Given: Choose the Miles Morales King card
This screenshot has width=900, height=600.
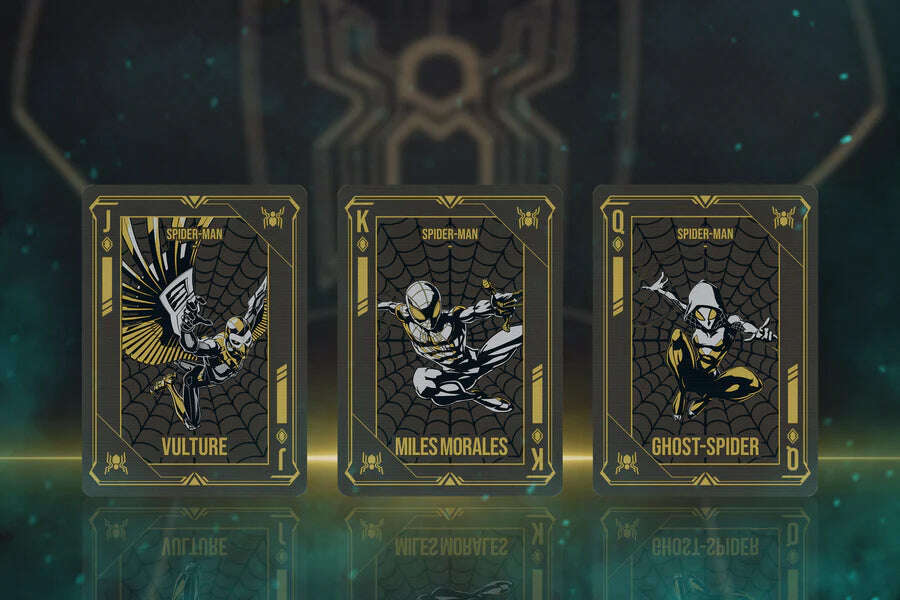Looking at the screenshot, I should pyautogui.click(x=449, y=340).
